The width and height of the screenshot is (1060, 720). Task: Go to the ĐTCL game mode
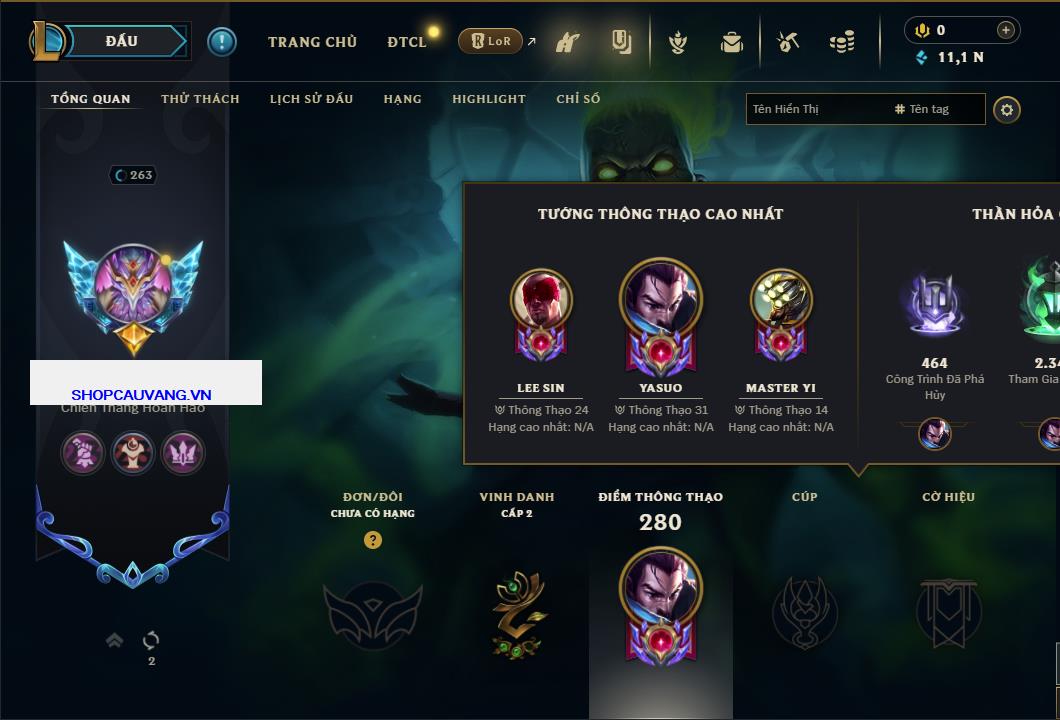[x=406, y=42]
